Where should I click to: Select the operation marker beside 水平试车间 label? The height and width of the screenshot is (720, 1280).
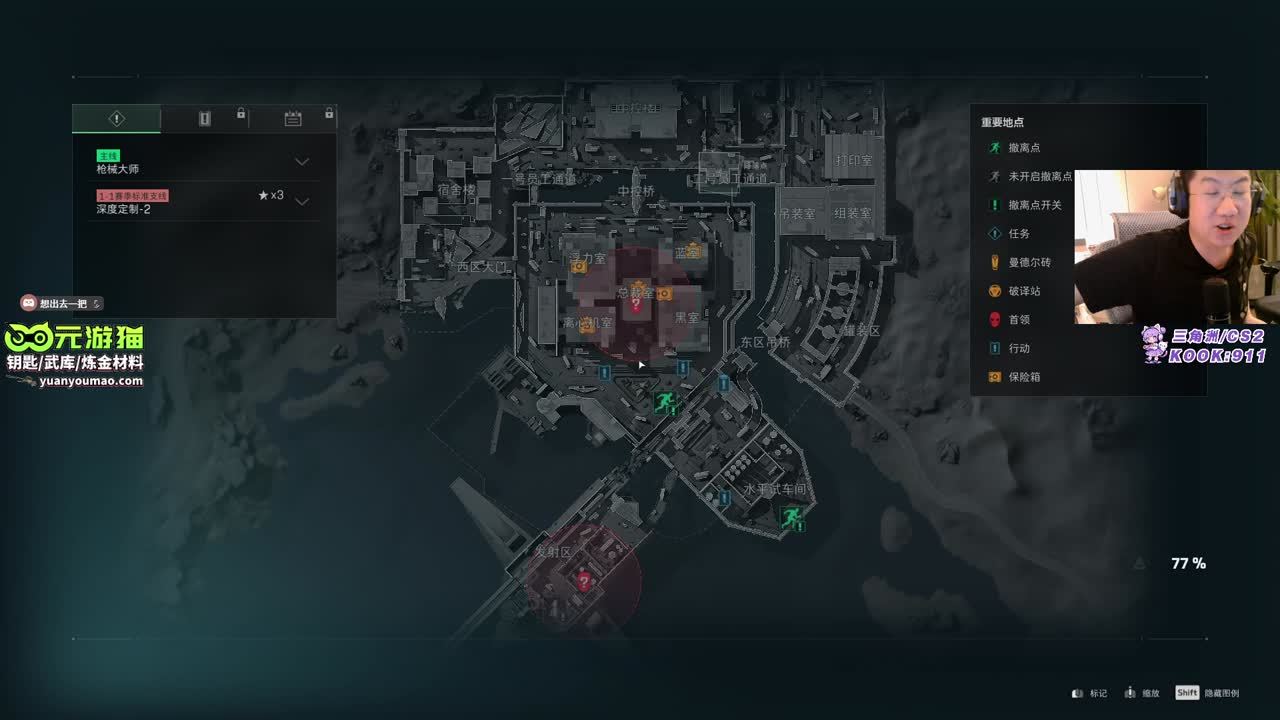[x=724, y=497]
